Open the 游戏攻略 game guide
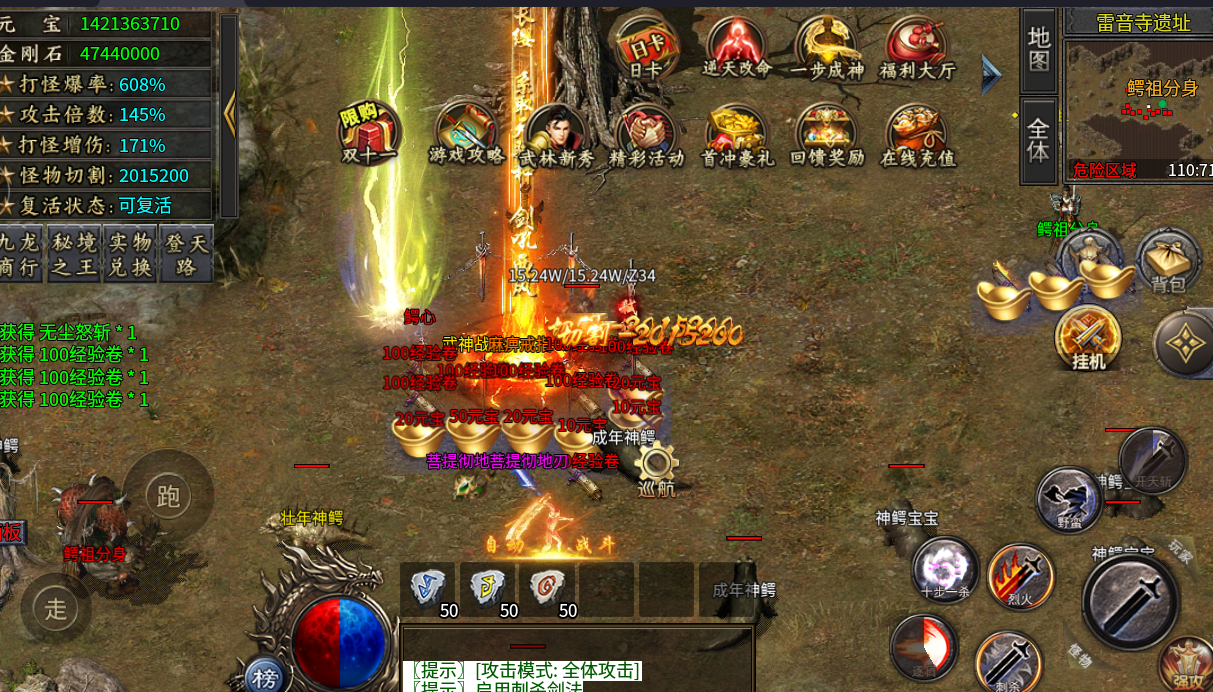 [x=467, y=133]
